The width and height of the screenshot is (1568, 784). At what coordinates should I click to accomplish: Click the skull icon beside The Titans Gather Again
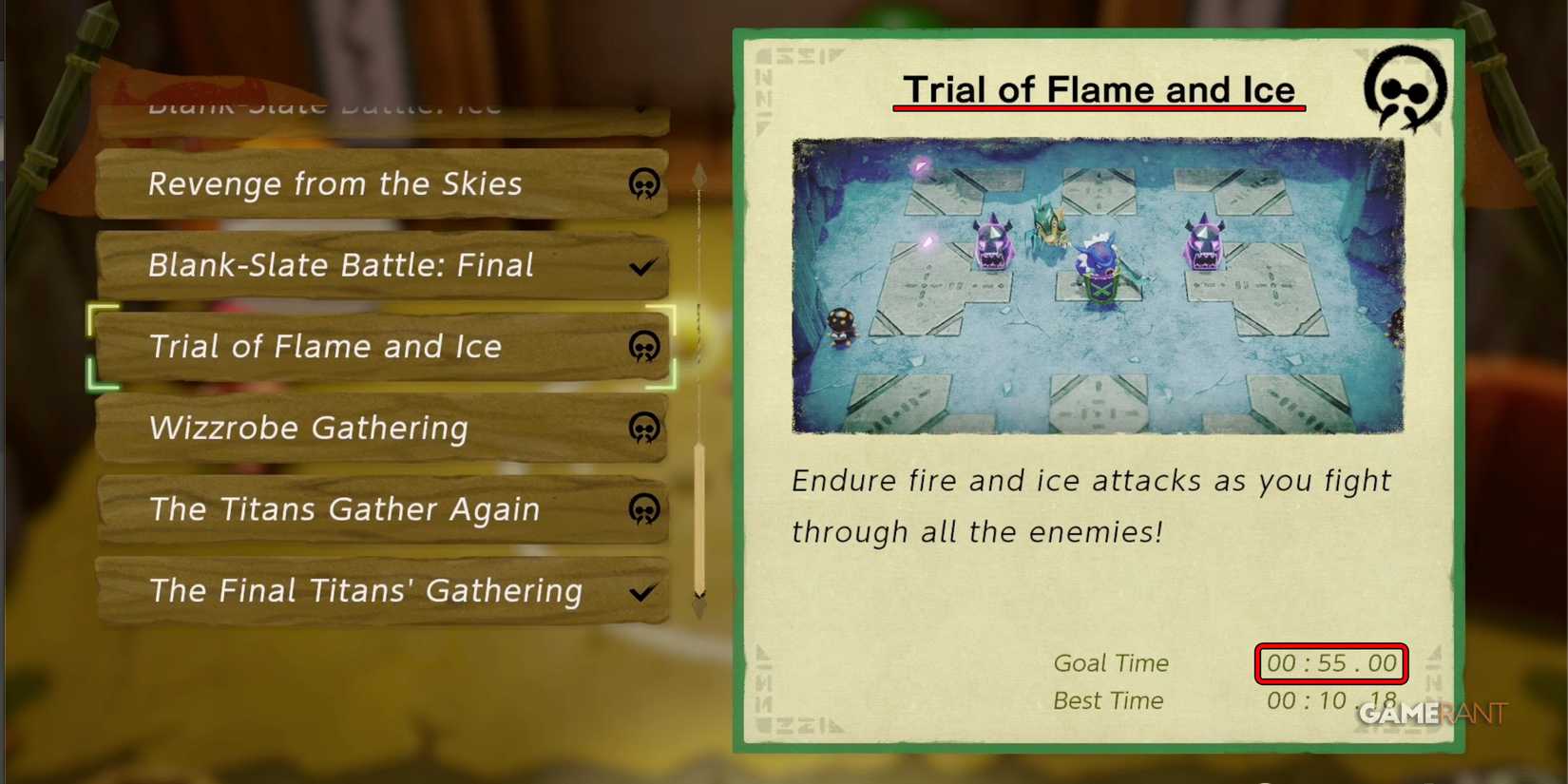tap(644, 510)
